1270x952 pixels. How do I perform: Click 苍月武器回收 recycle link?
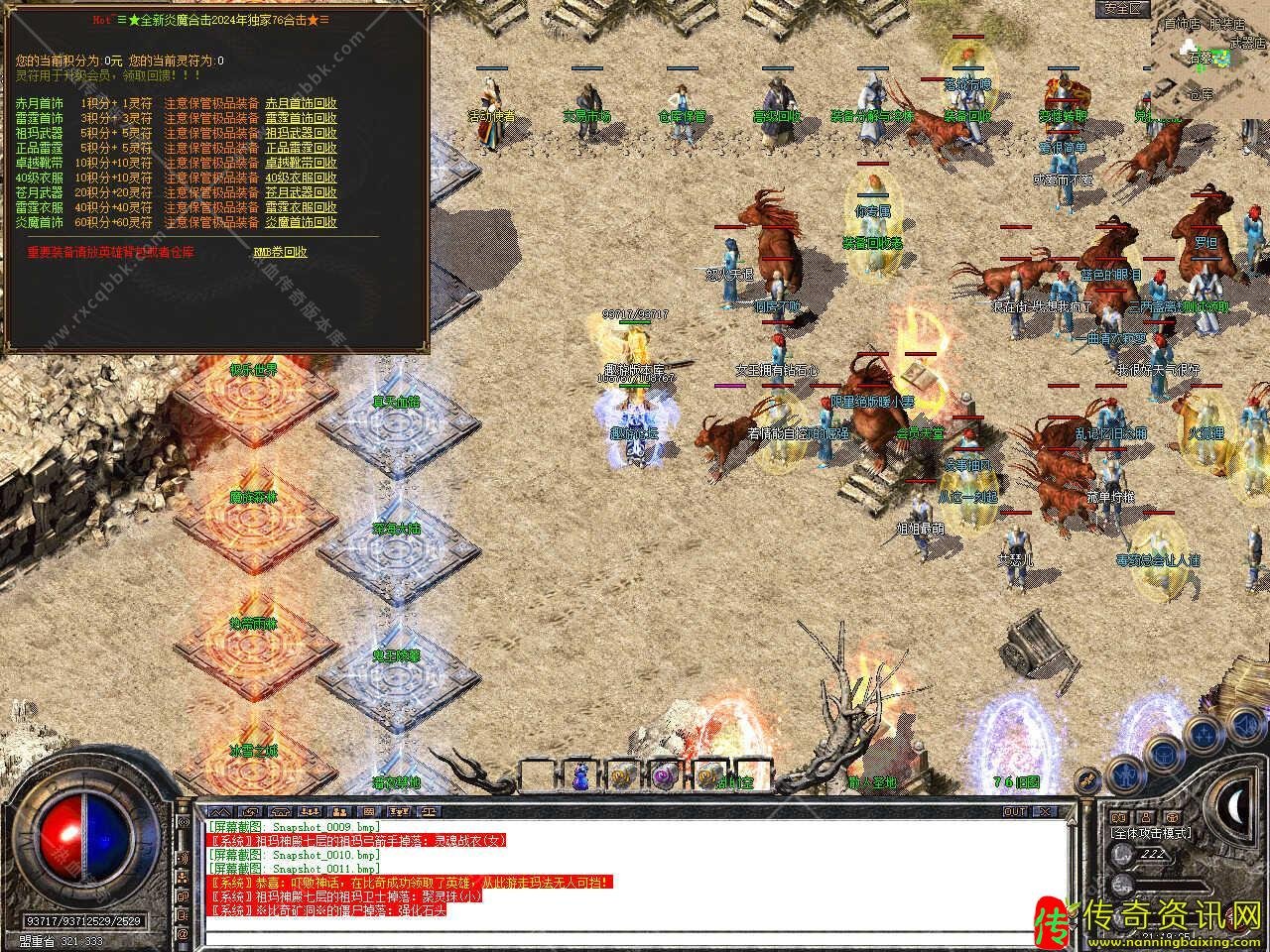point(301,192)
